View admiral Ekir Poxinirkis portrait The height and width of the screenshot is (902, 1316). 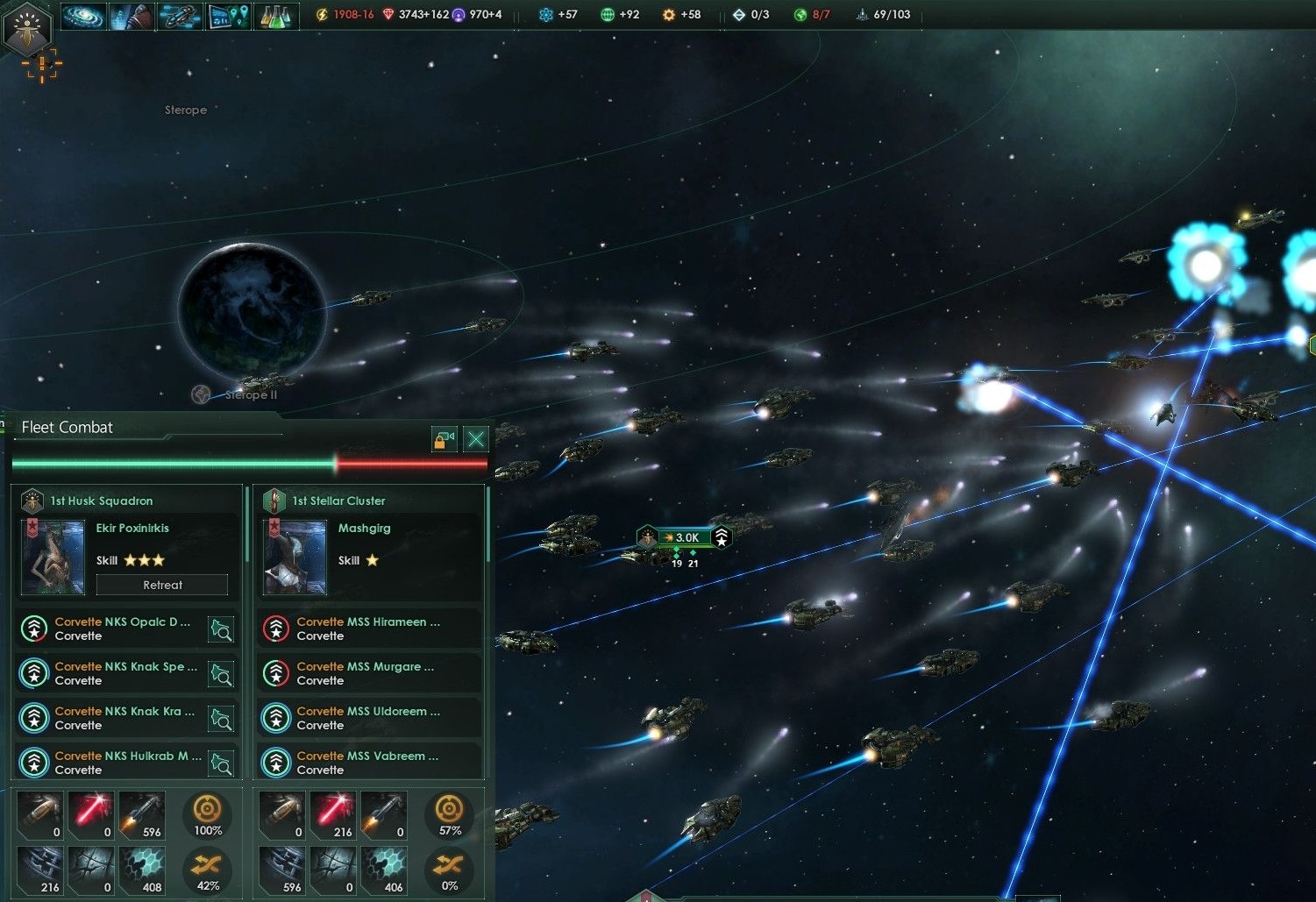(x=53, y=558)
